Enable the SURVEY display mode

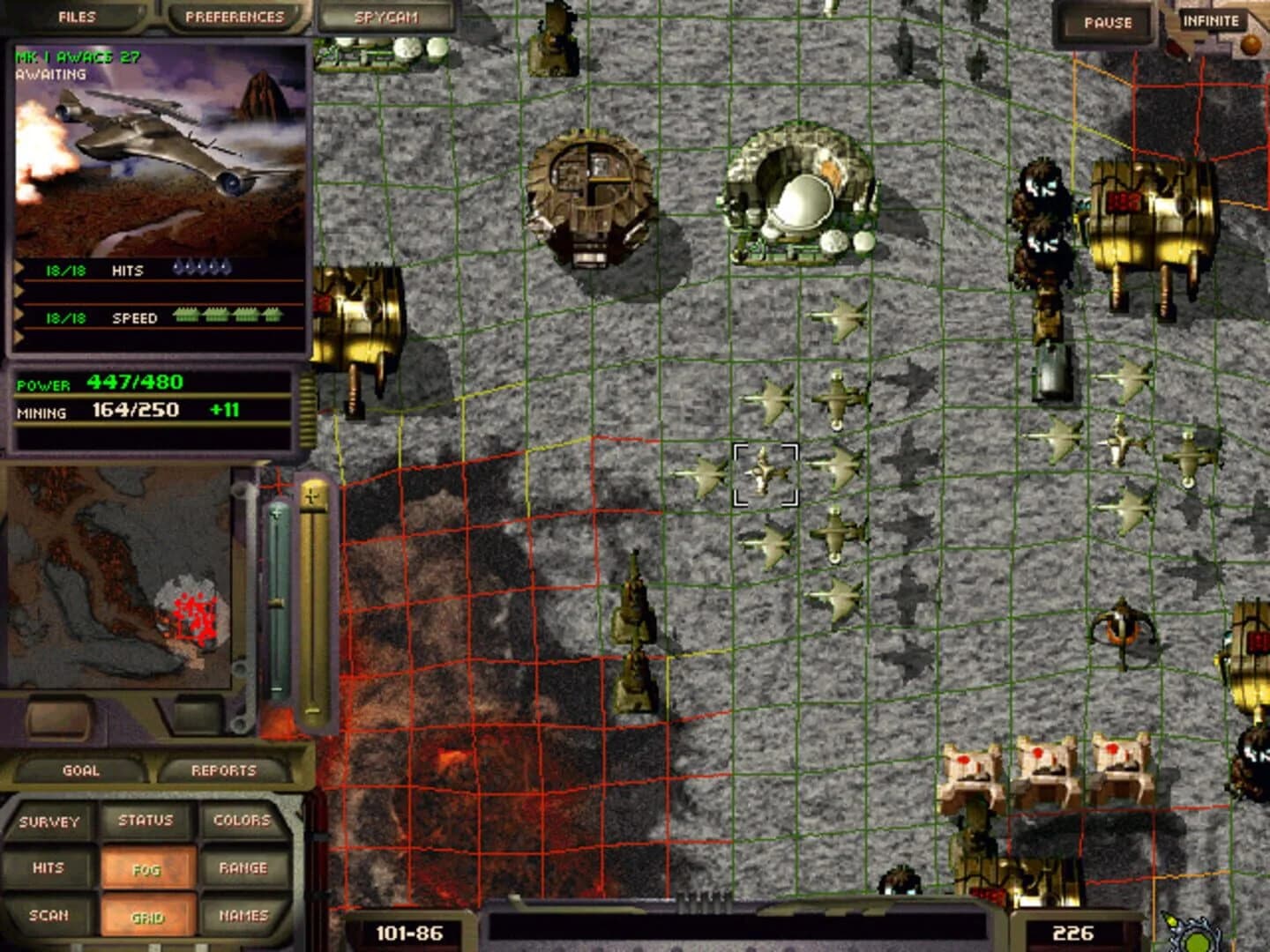coord(51,819)
